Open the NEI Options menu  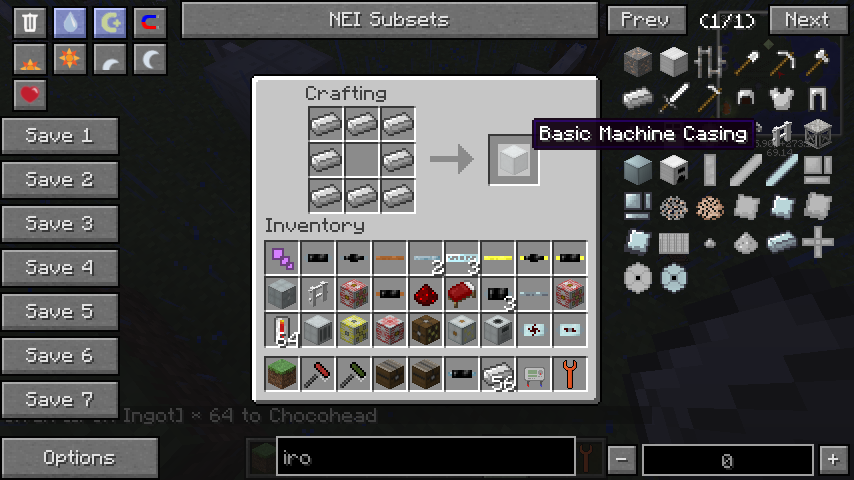79,458
